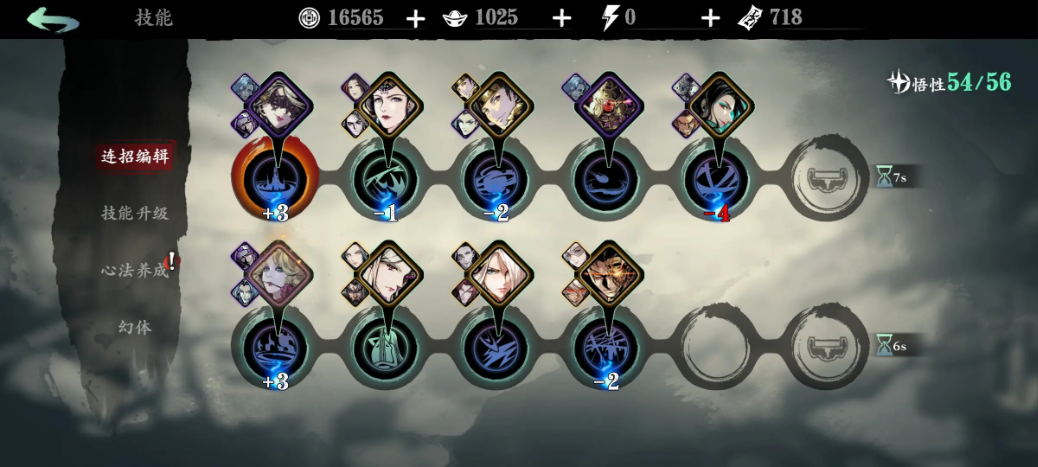Viewport: 1038px width, 467px height.
Task: Select the skill node with red -4
Action: [716, 180]
